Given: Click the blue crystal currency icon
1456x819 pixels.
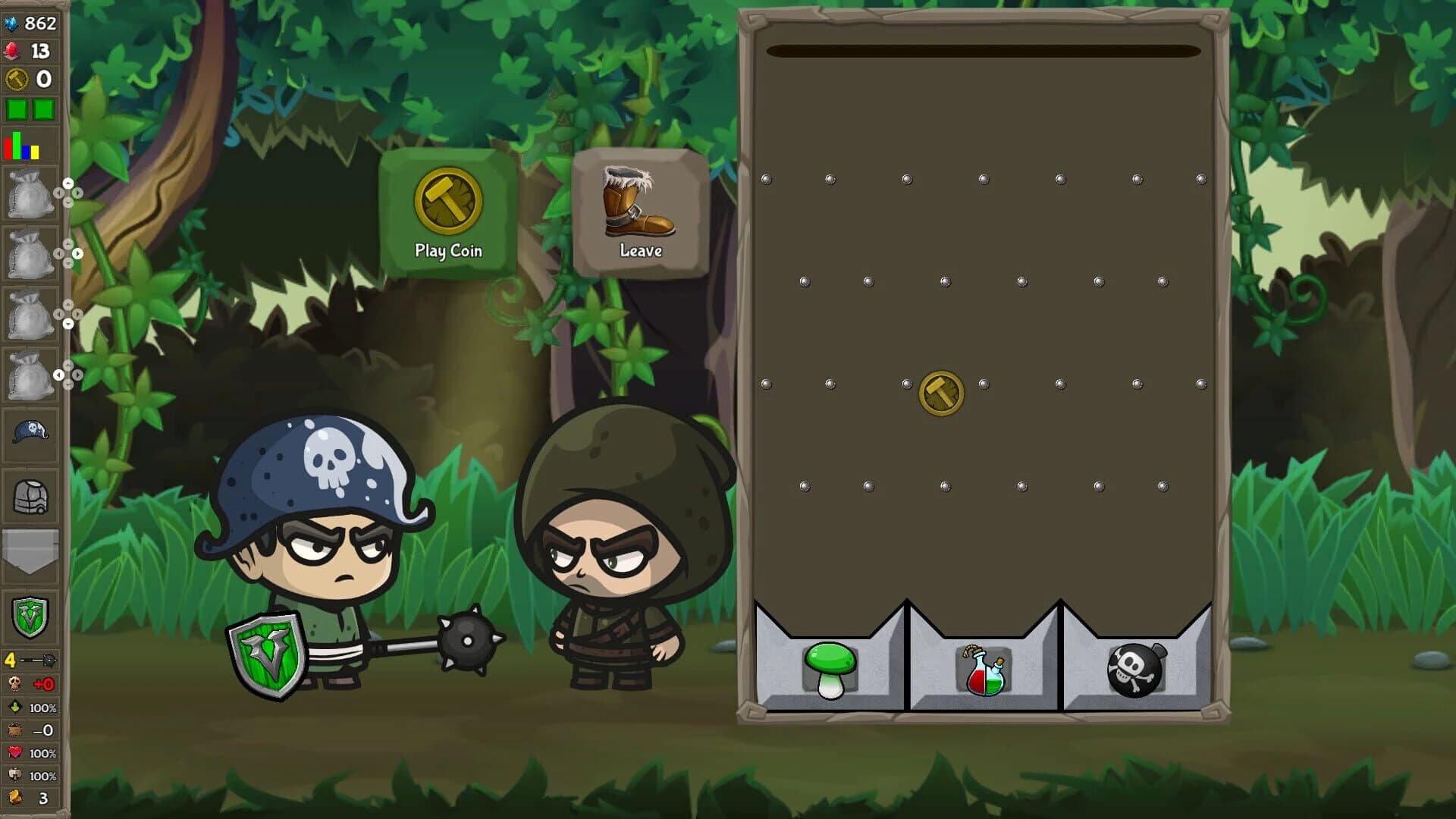Looking at the screenshot, I should (x=12, y=23).
